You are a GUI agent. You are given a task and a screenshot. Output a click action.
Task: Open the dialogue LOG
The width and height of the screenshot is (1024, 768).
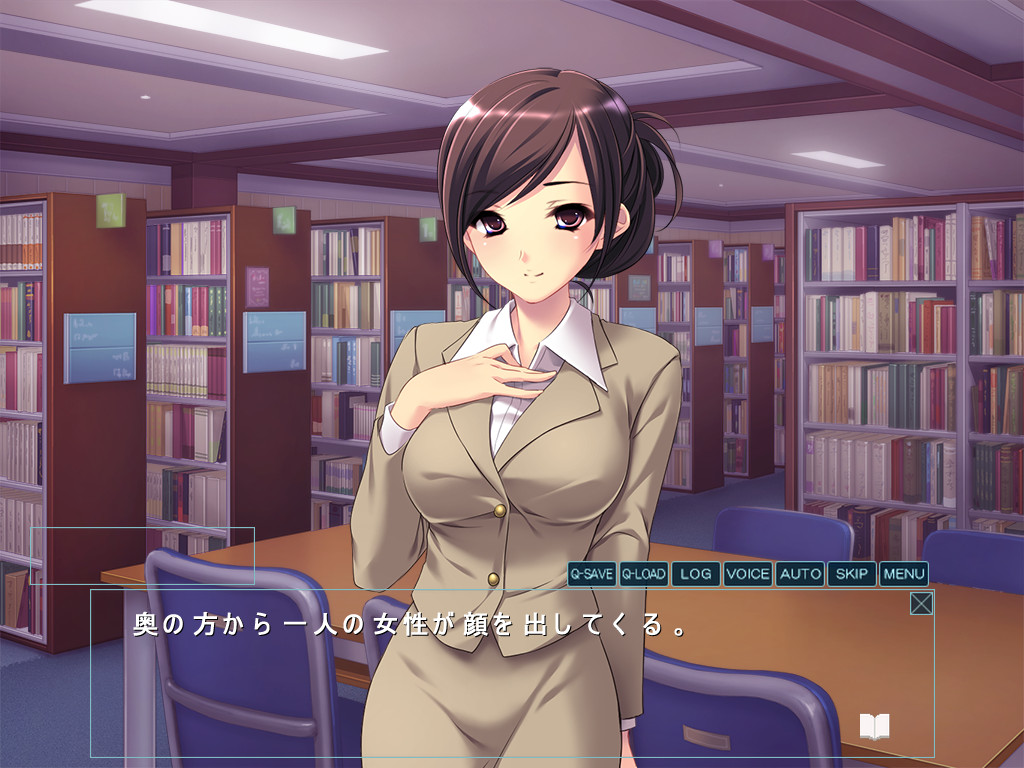pyautogui.click(x=696, y=574)
